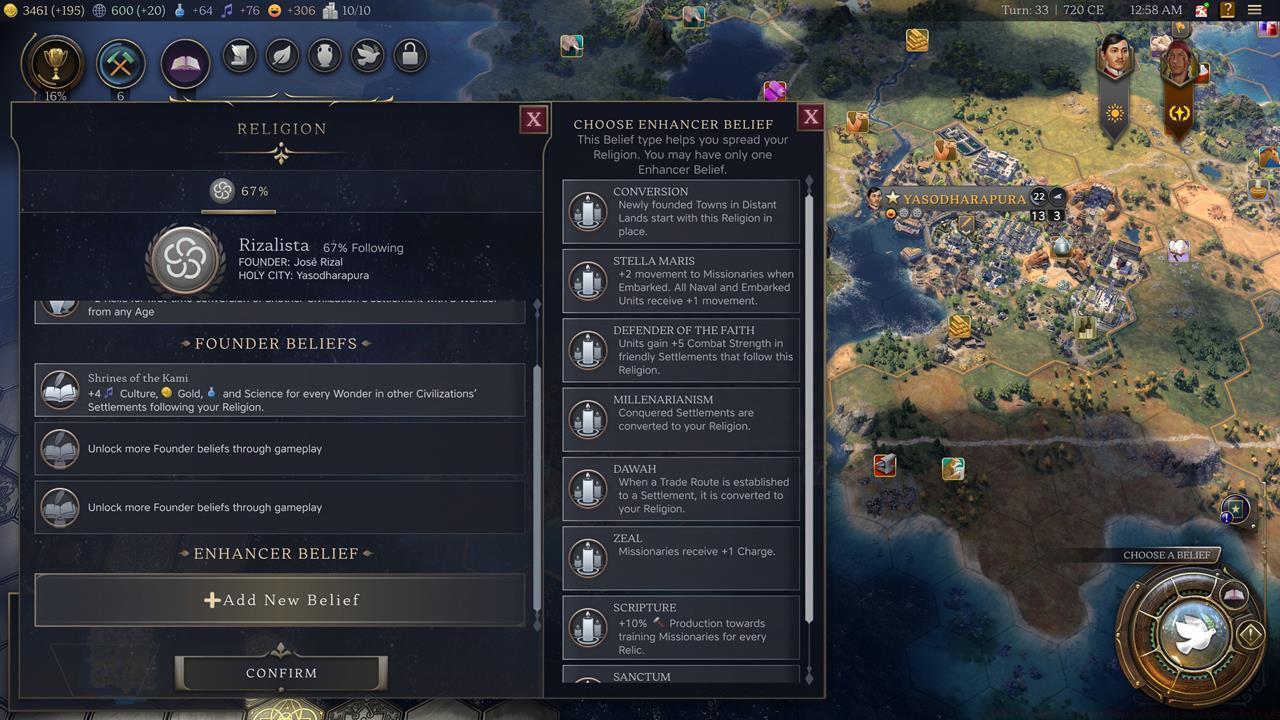This screenshot has height=720, width=1280.
Task: Select the Conversion enhancer belief
Action: point(681,212)
